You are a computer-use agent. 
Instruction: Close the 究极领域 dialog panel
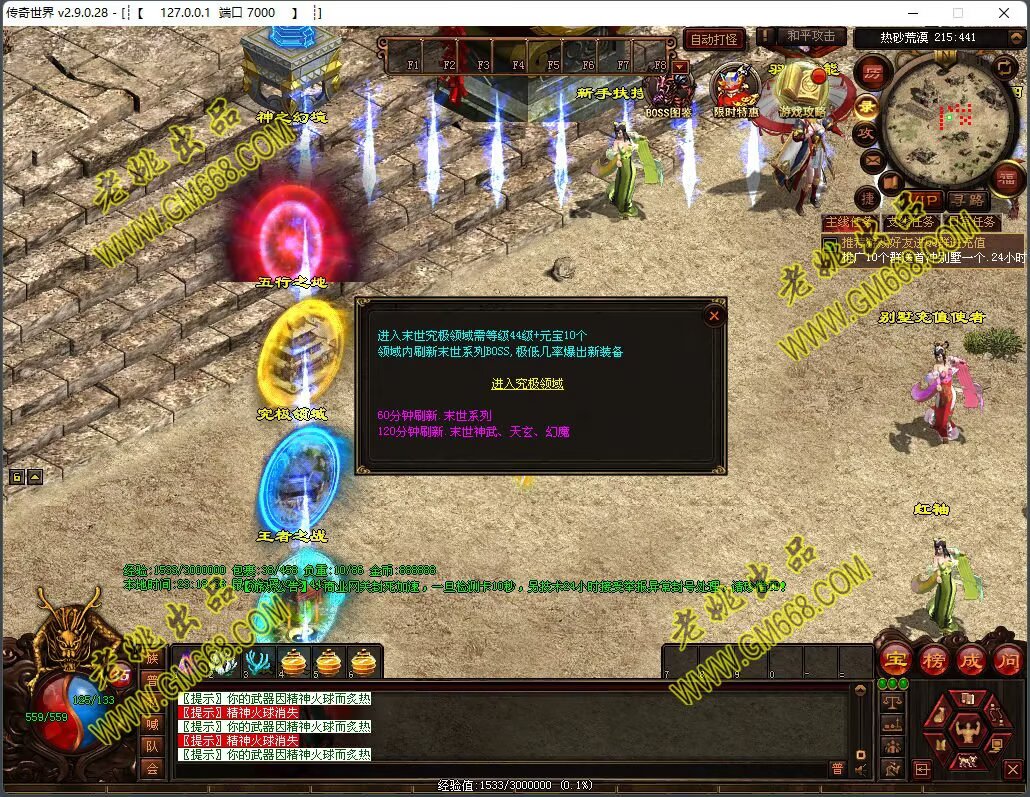point(714,316)
